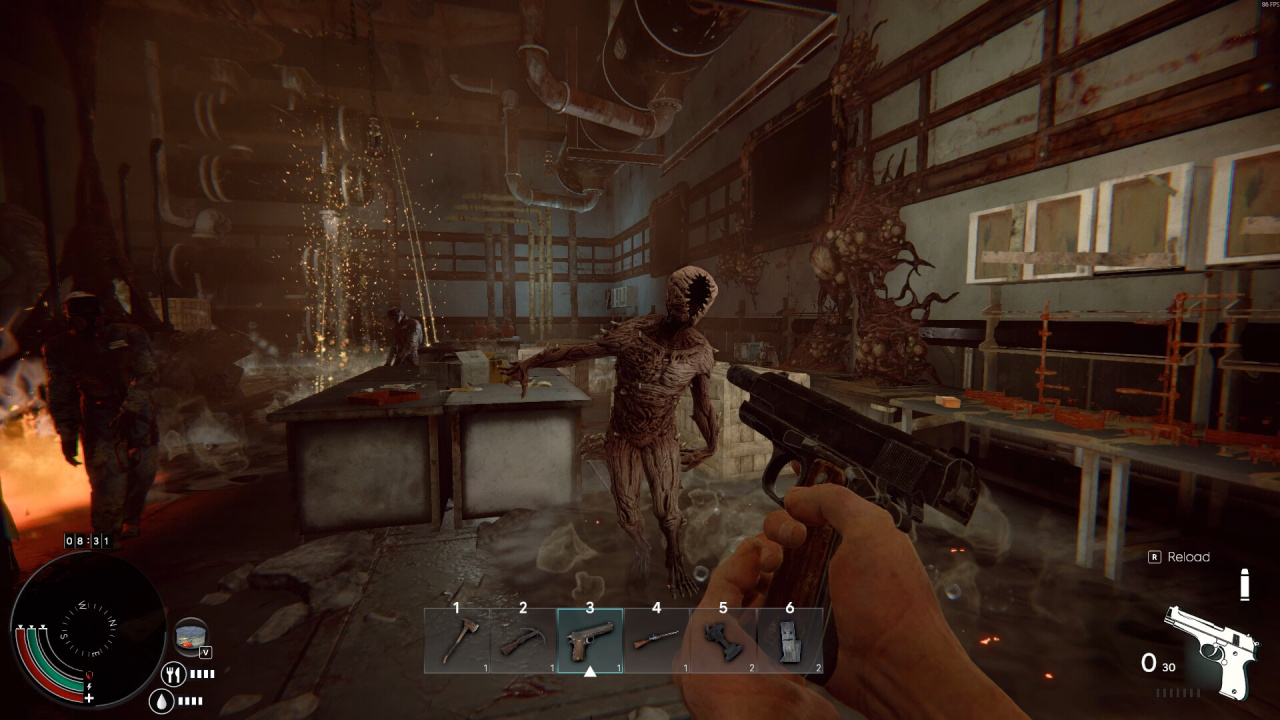Screen dimensions: 1280x720
Task: Use the canned food quick-item icon
Action: point(190,635)
